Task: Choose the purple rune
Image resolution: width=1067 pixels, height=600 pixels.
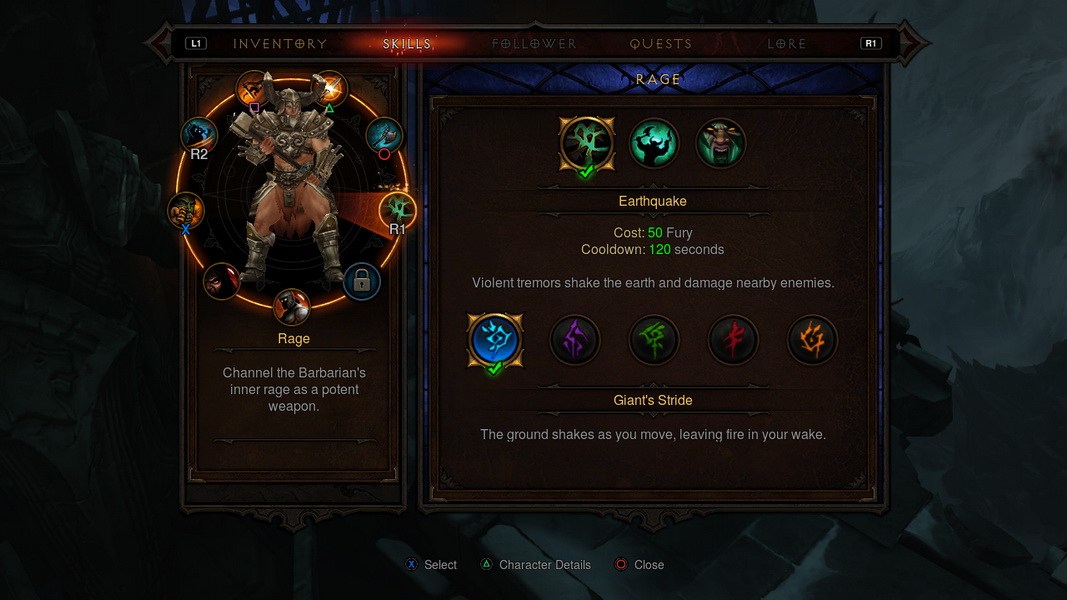Action: coord(575,340)
